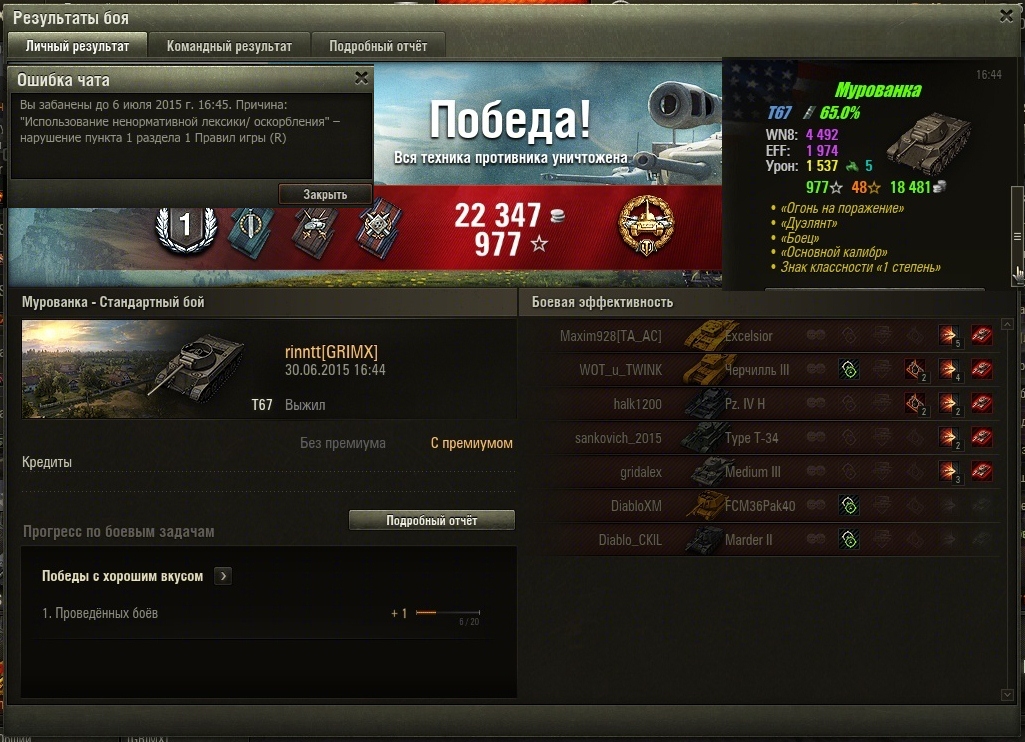Click the gold wreath tank achievement emblem
Screen dimensions: 1025x742
[646, 225]
